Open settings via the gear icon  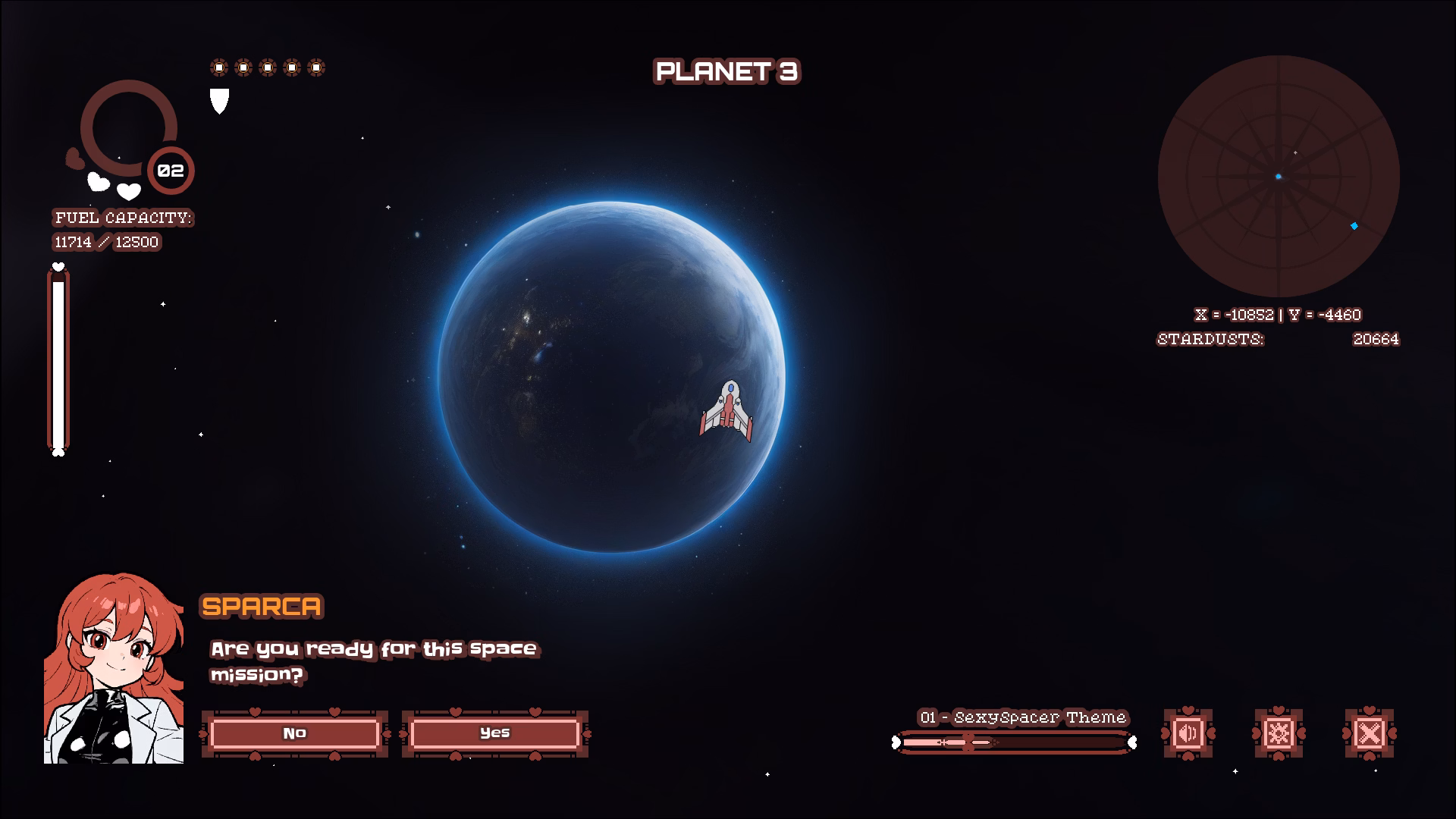point(1279,733)
